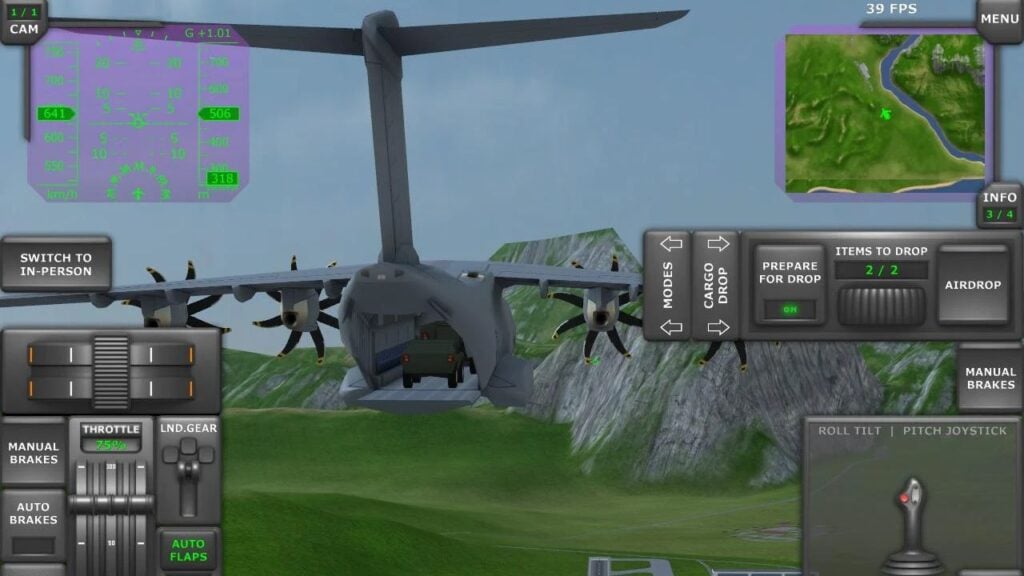Switch camera with the CAM button
This screenshot has width=1024, height=576.
pyautogui.click(x=22, y=22)
